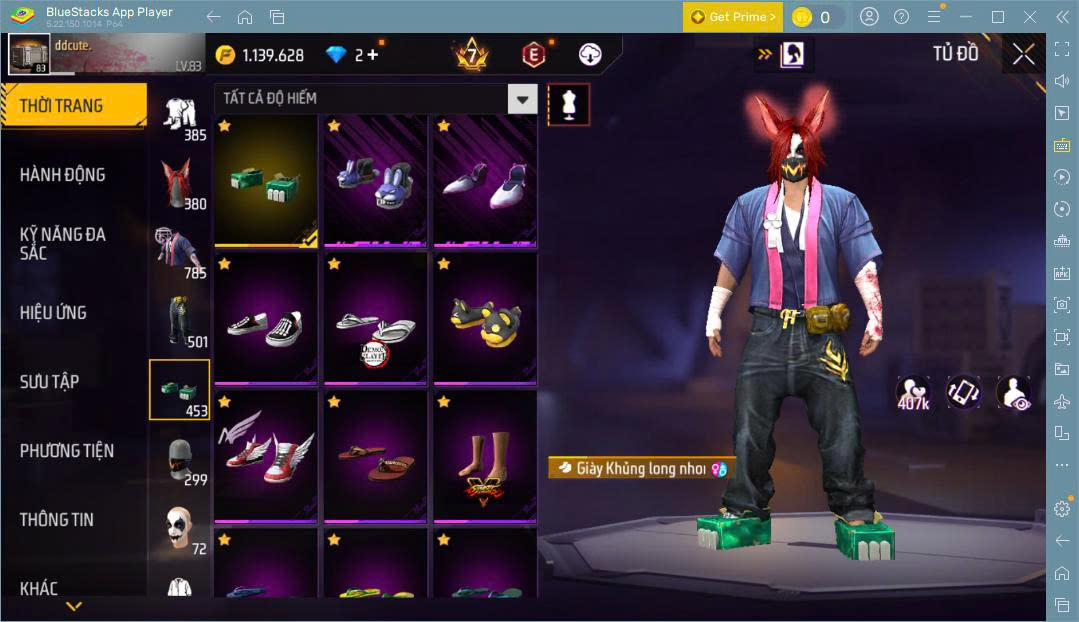Open the red fox hair category

(x=179, y=182)
